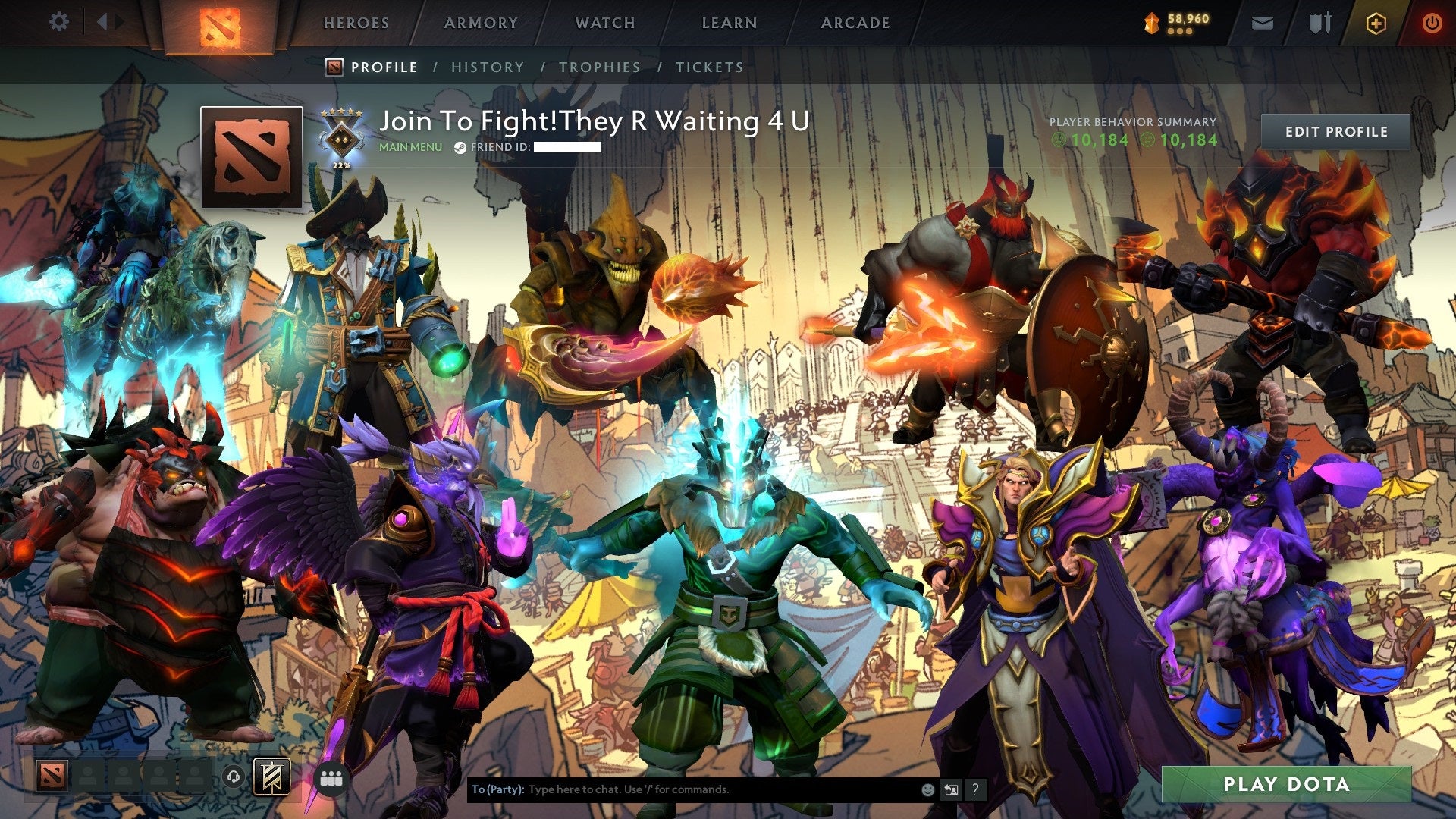Screen dimensions: 1456x819
Task: Open the emoticon picker in chat
Action: (927, 789)
